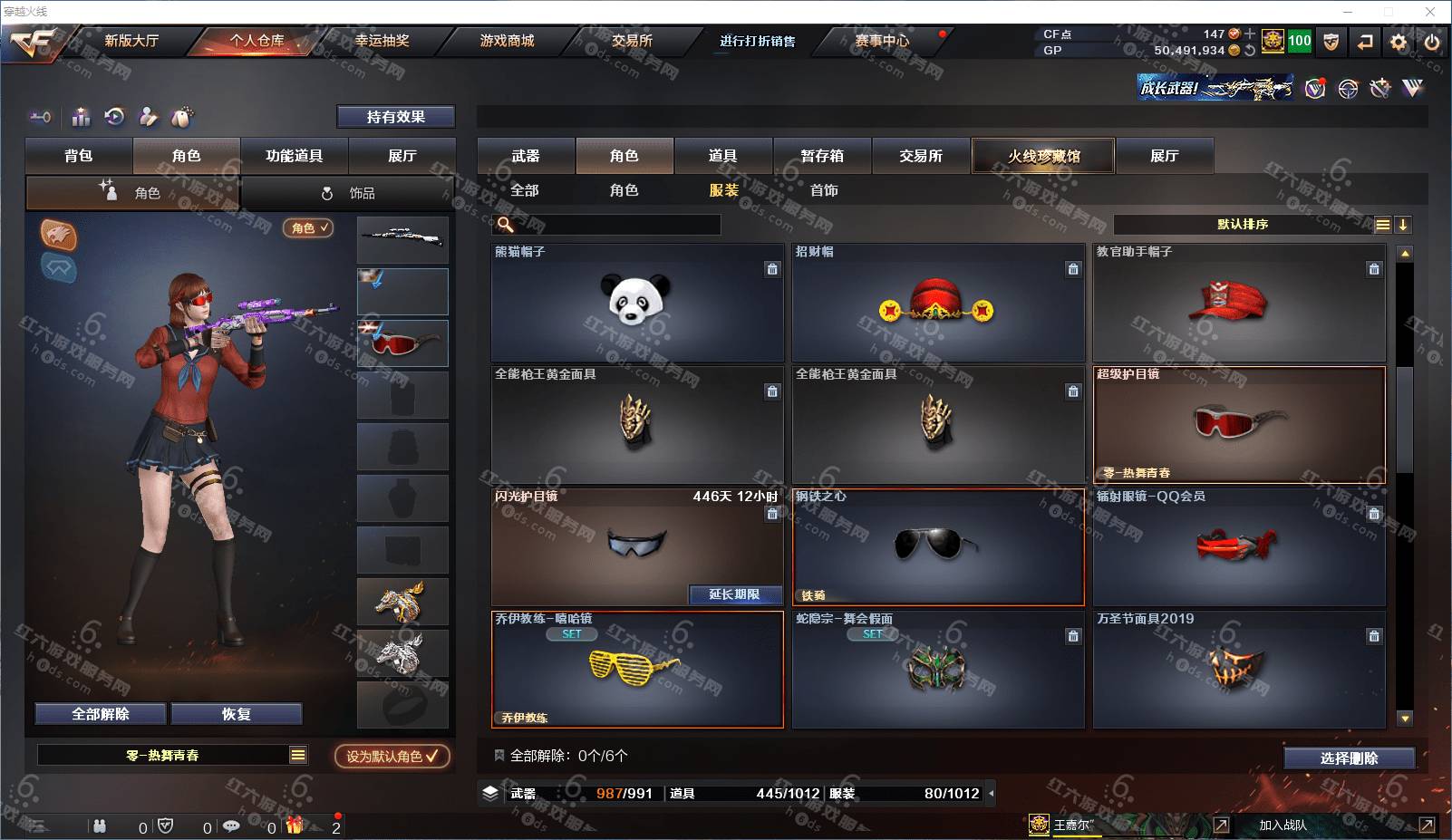This screenshot has height=840, width=1452.
Task: Extend time with 延长期限 button
Action: click(x=734, y=594)
